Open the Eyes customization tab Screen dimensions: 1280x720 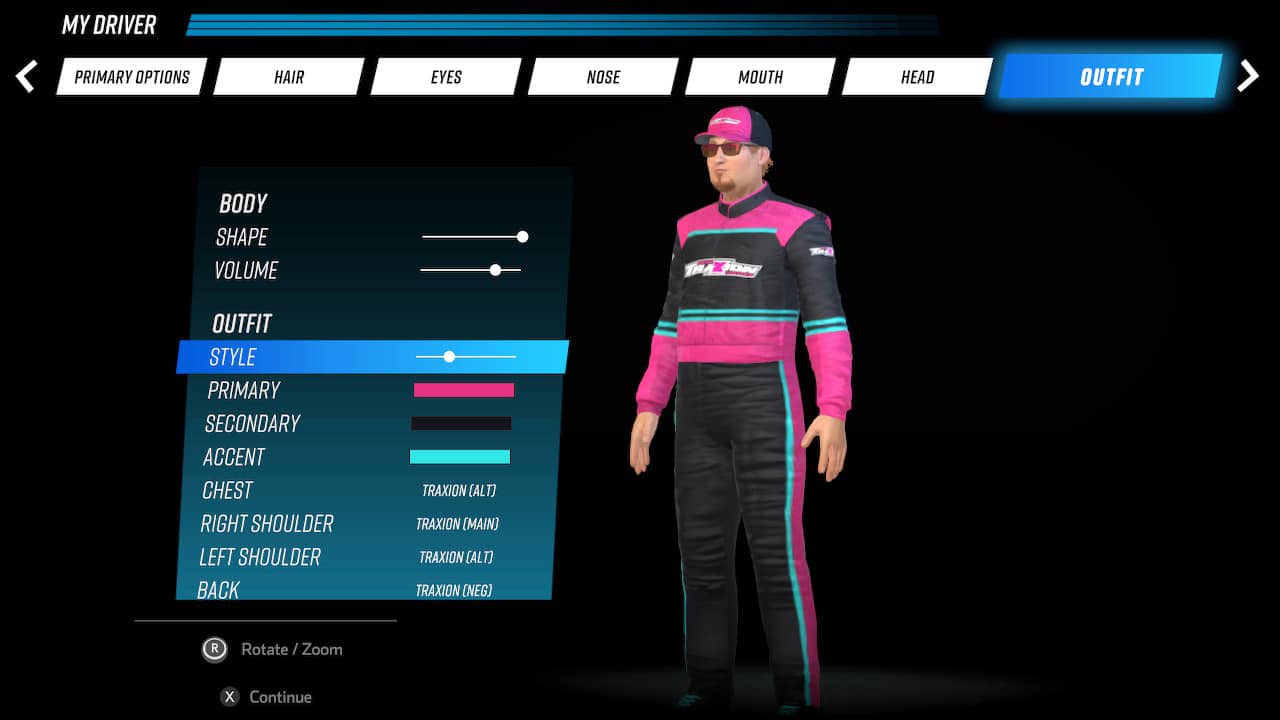pyautogui.click(x=445, y=76)
